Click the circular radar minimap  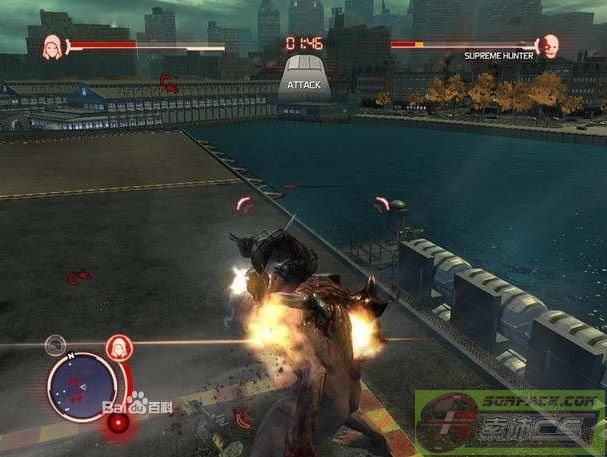point(81,387)
